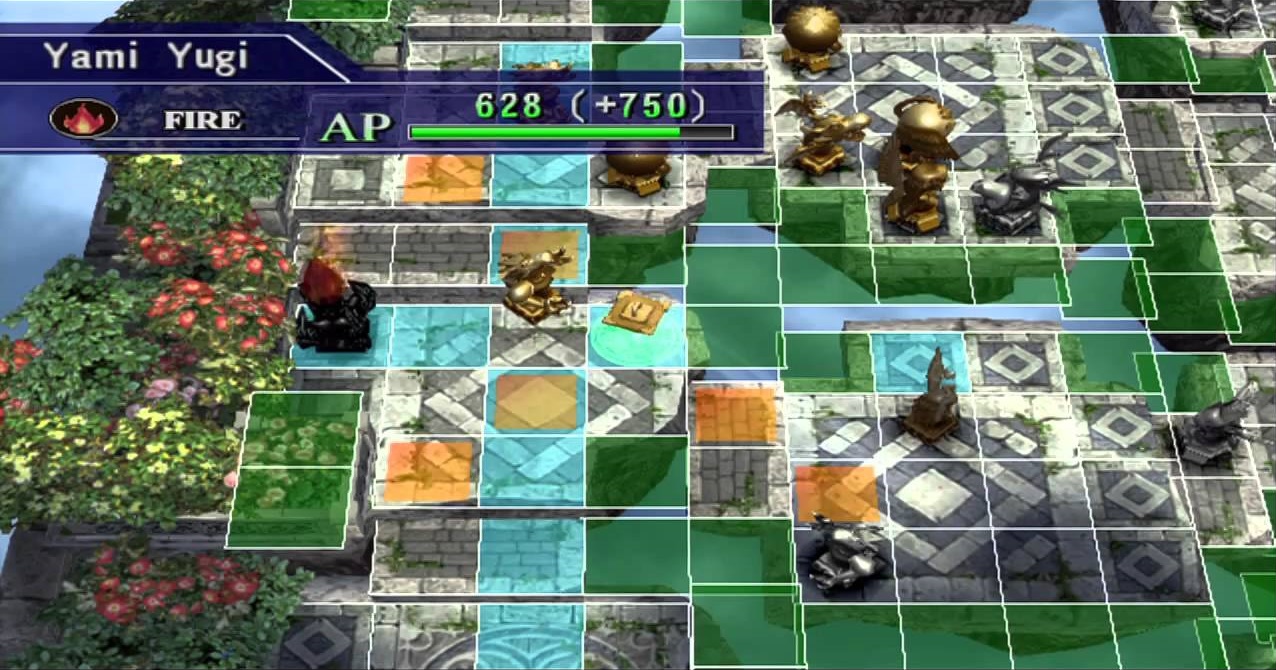The width and height of the screenshot is (1276, 670).
Task: Select the gold N symbol on cyan circle
Action: [636, 311]
